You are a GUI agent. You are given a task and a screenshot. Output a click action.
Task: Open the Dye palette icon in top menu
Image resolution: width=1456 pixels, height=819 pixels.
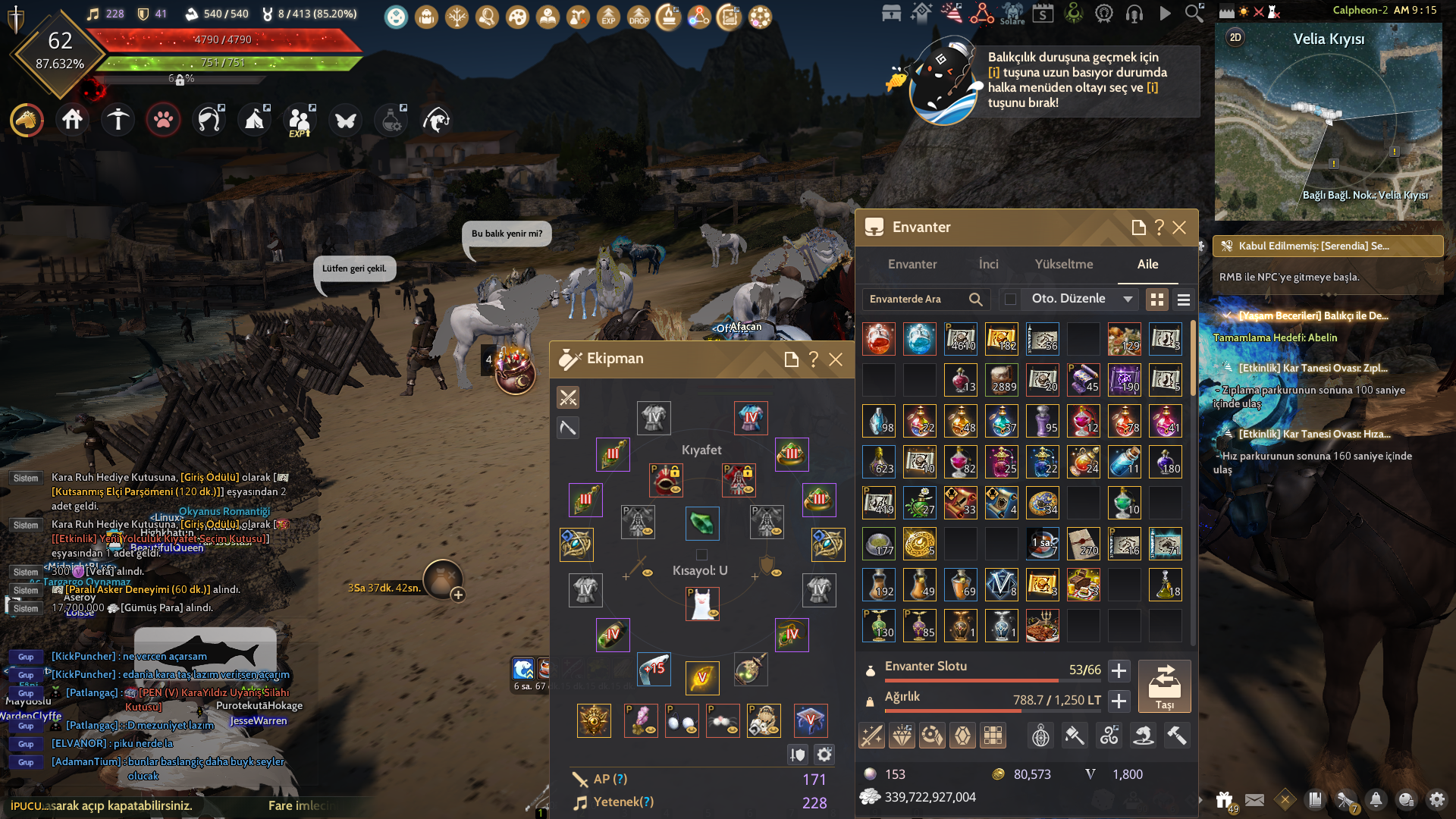point(519,17)
